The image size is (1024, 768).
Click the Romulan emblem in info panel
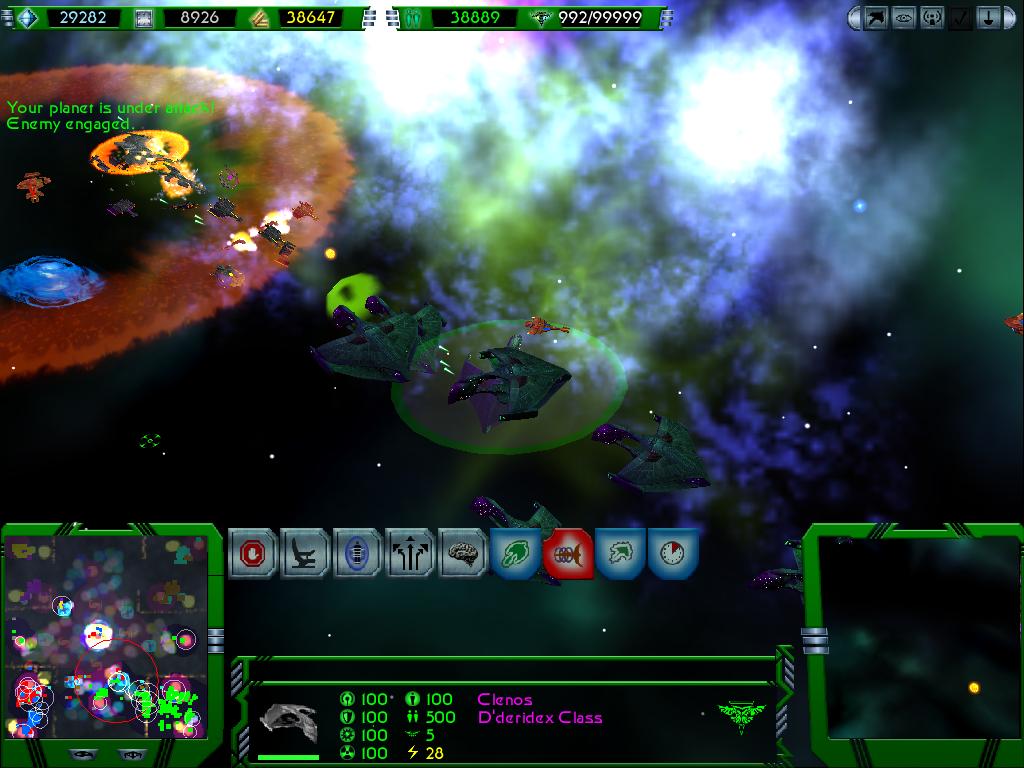pyautogui.click(x=741, y=714)
